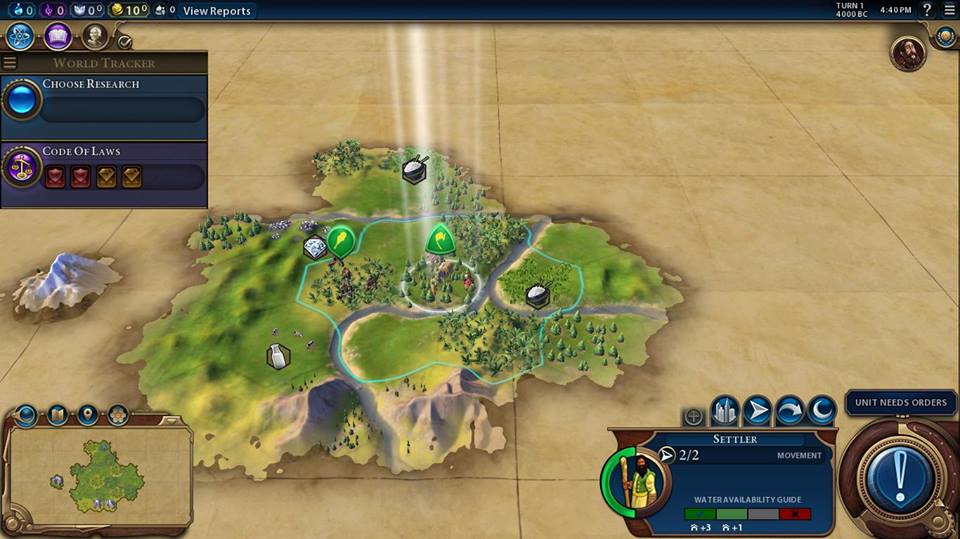Click the exclamation mark next-action globe button
The height and width of the screenshot is (539, 960).
(900, 470)
